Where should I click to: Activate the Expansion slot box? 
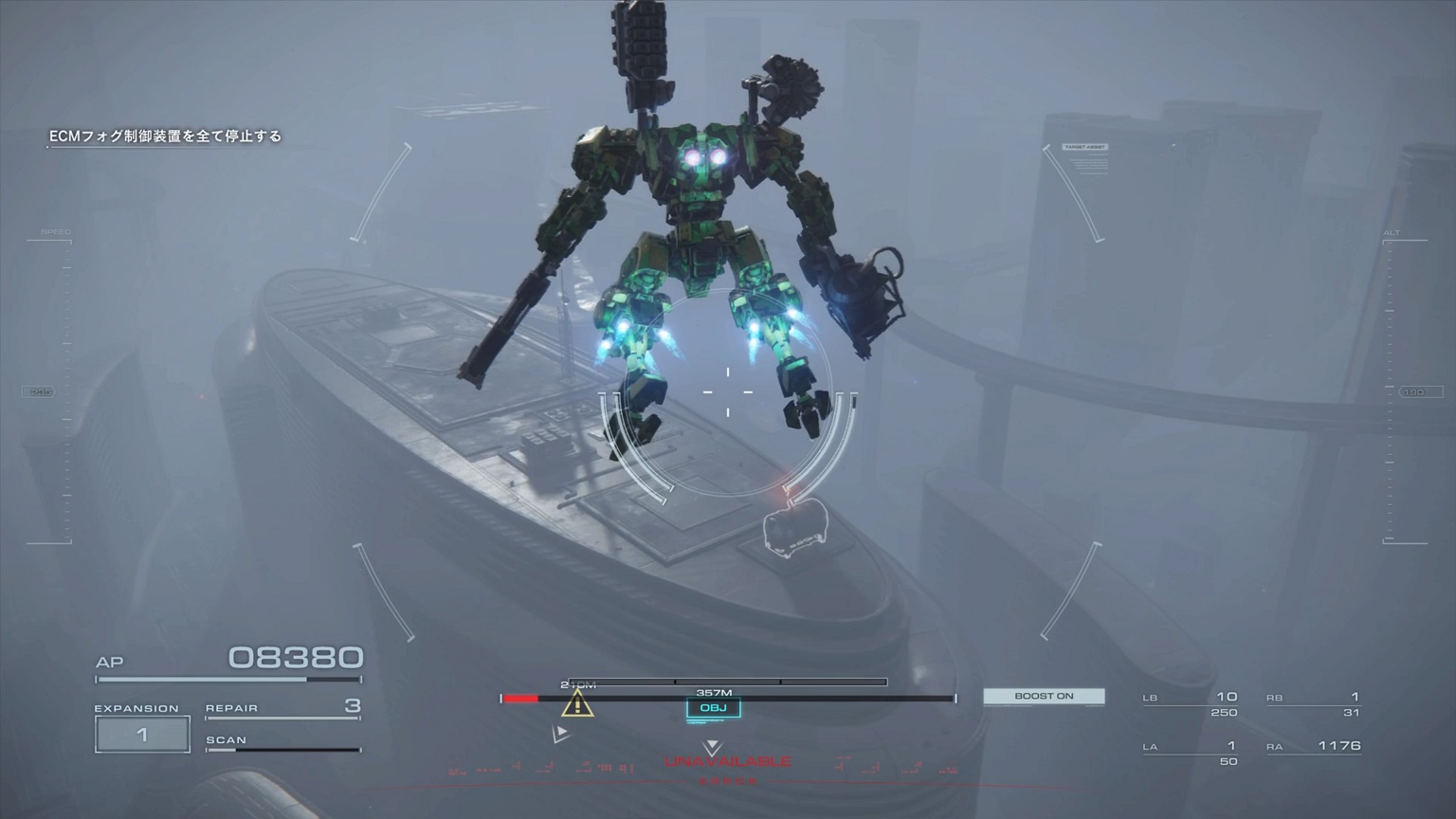click(x=142, y=735)
